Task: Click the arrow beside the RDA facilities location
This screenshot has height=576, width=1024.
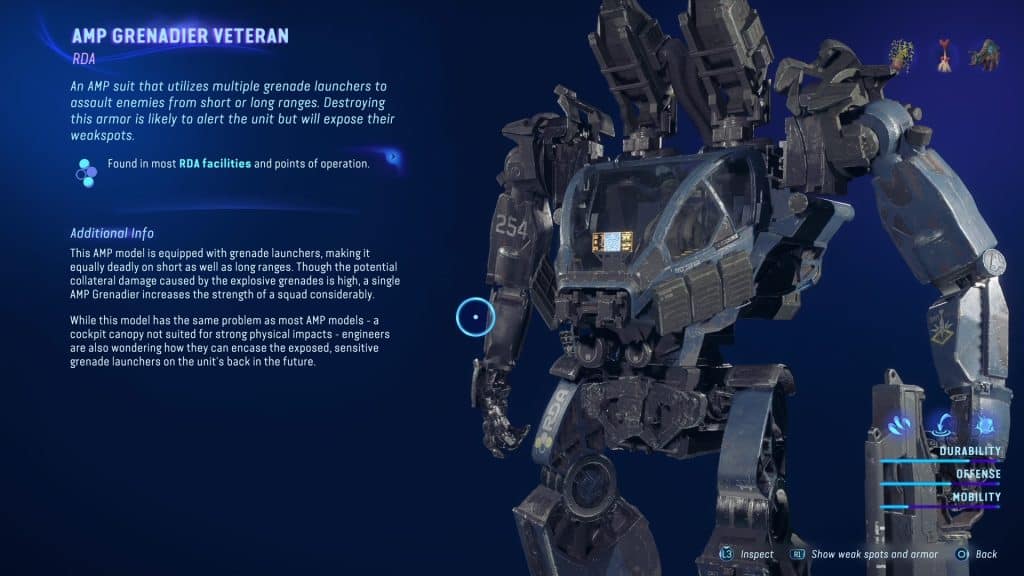Action: [x=394, y=157]
